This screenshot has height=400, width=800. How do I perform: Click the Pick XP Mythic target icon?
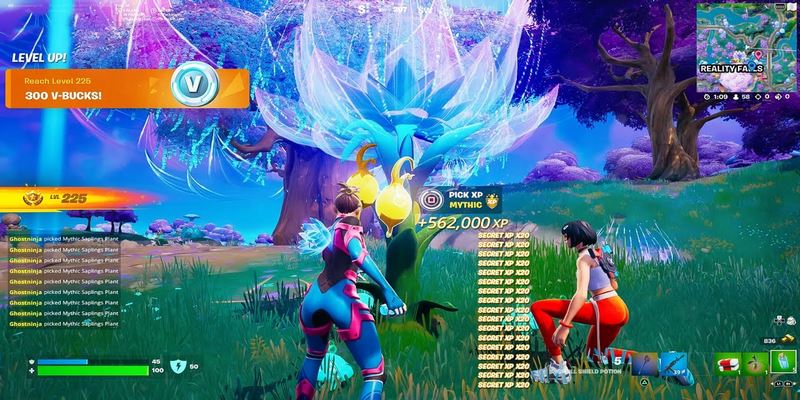(431, 199)
